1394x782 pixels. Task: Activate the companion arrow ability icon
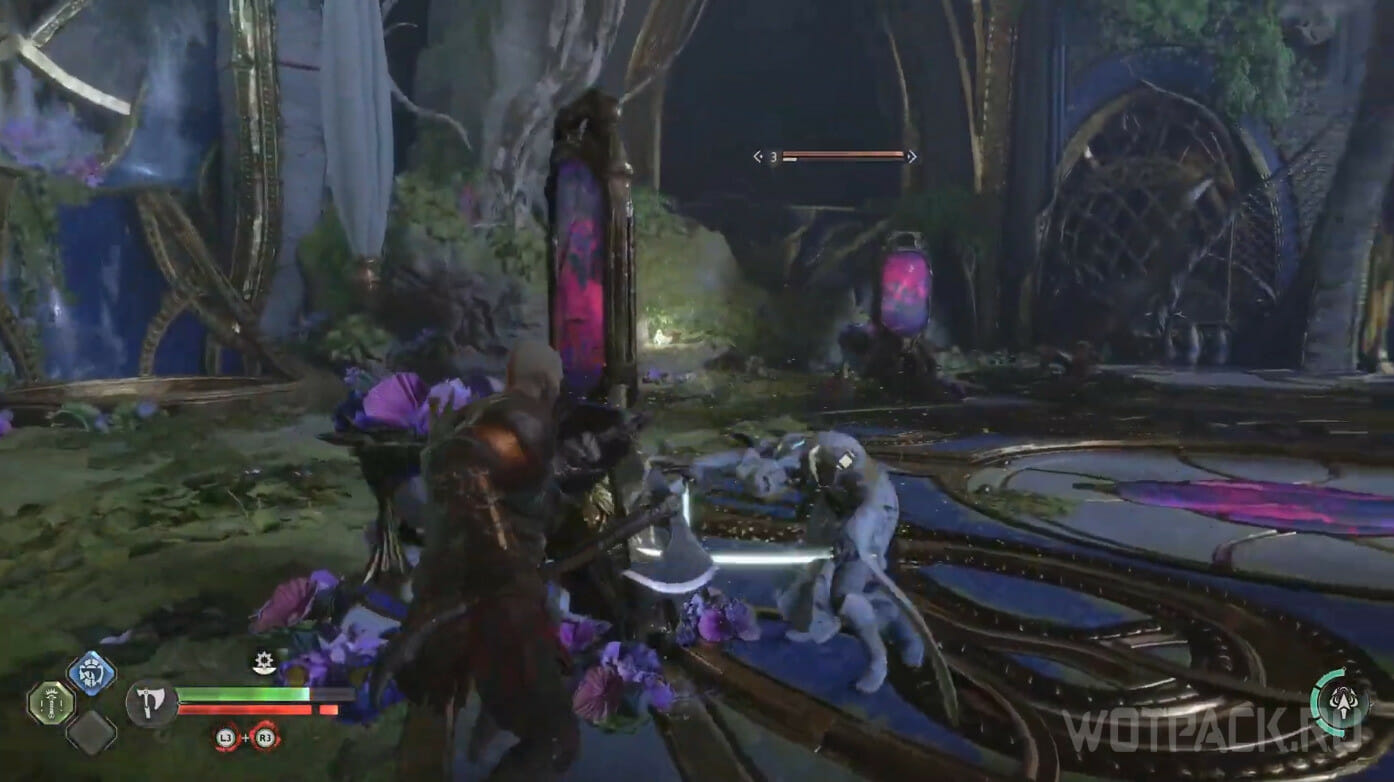[x=1340, y=703]
